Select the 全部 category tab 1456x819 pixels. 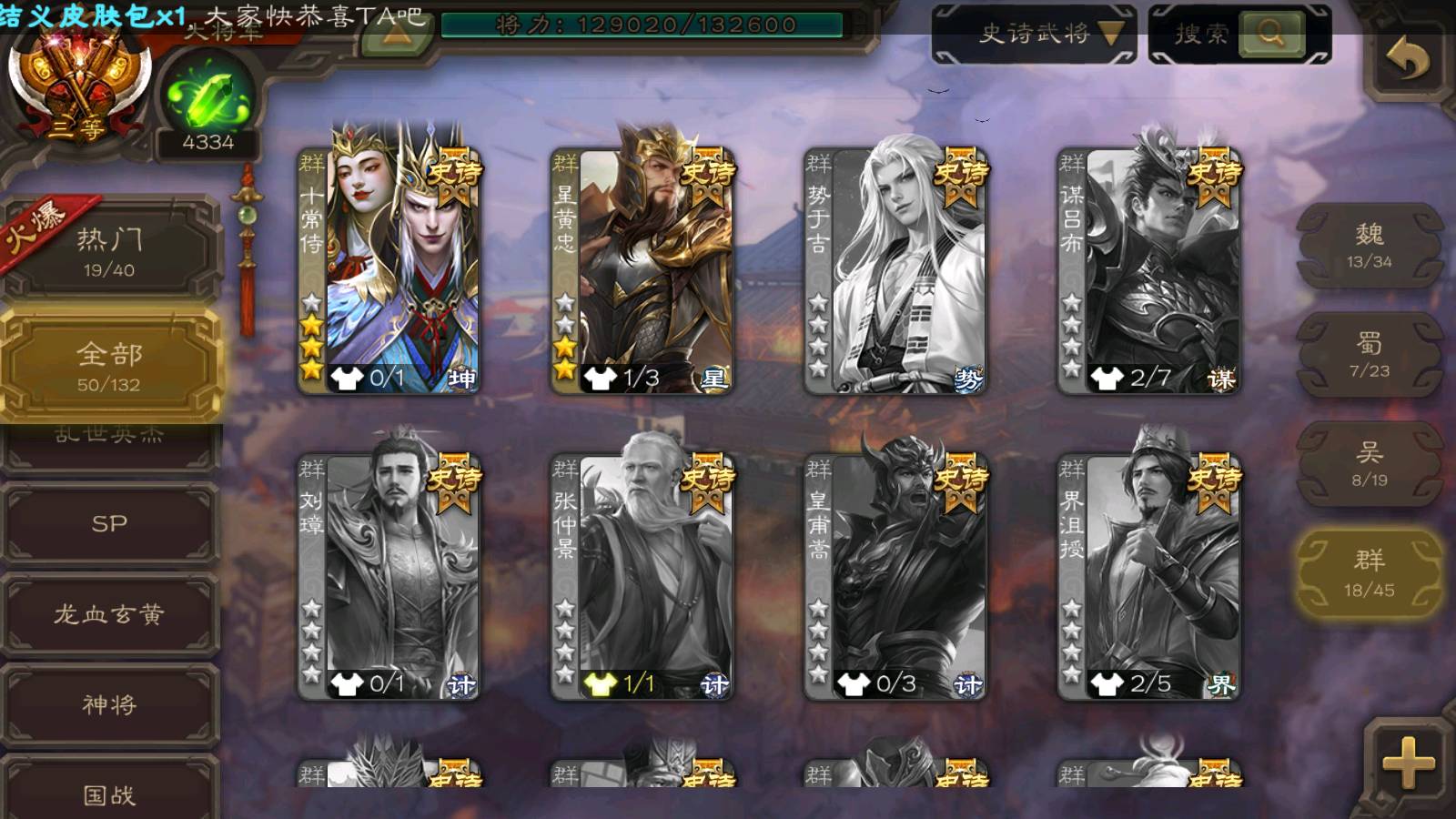click(x=109, y=365)
